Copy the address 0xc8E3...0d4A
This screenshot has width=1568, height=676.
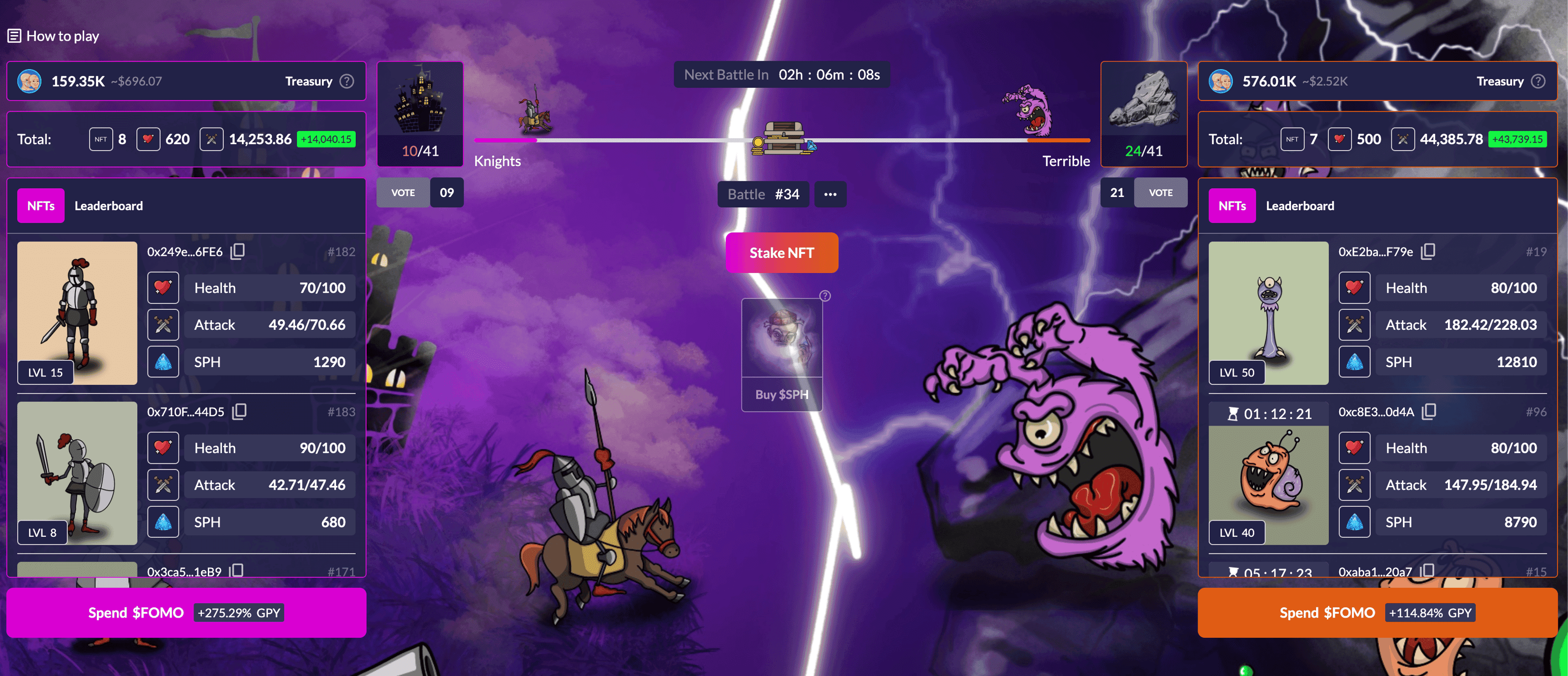(1429, 411)
